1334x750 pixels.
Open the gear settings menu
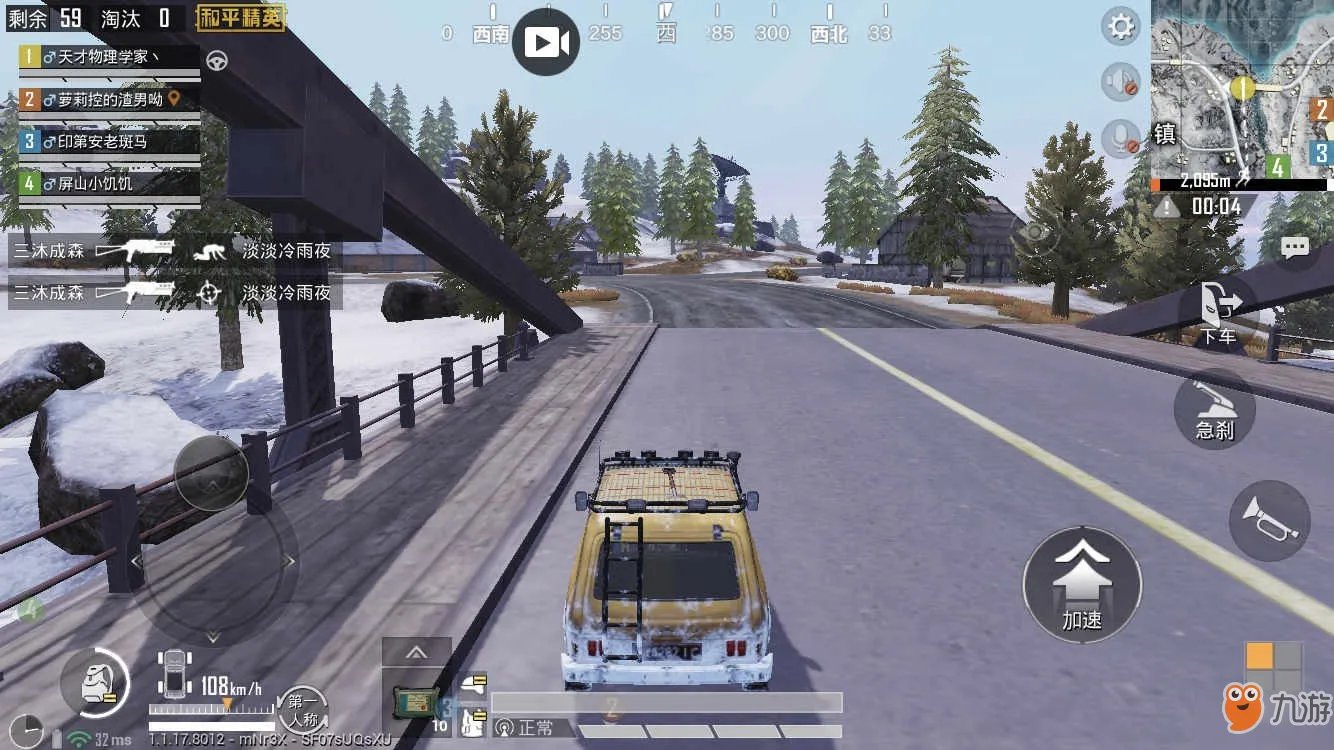(1121, 26)
